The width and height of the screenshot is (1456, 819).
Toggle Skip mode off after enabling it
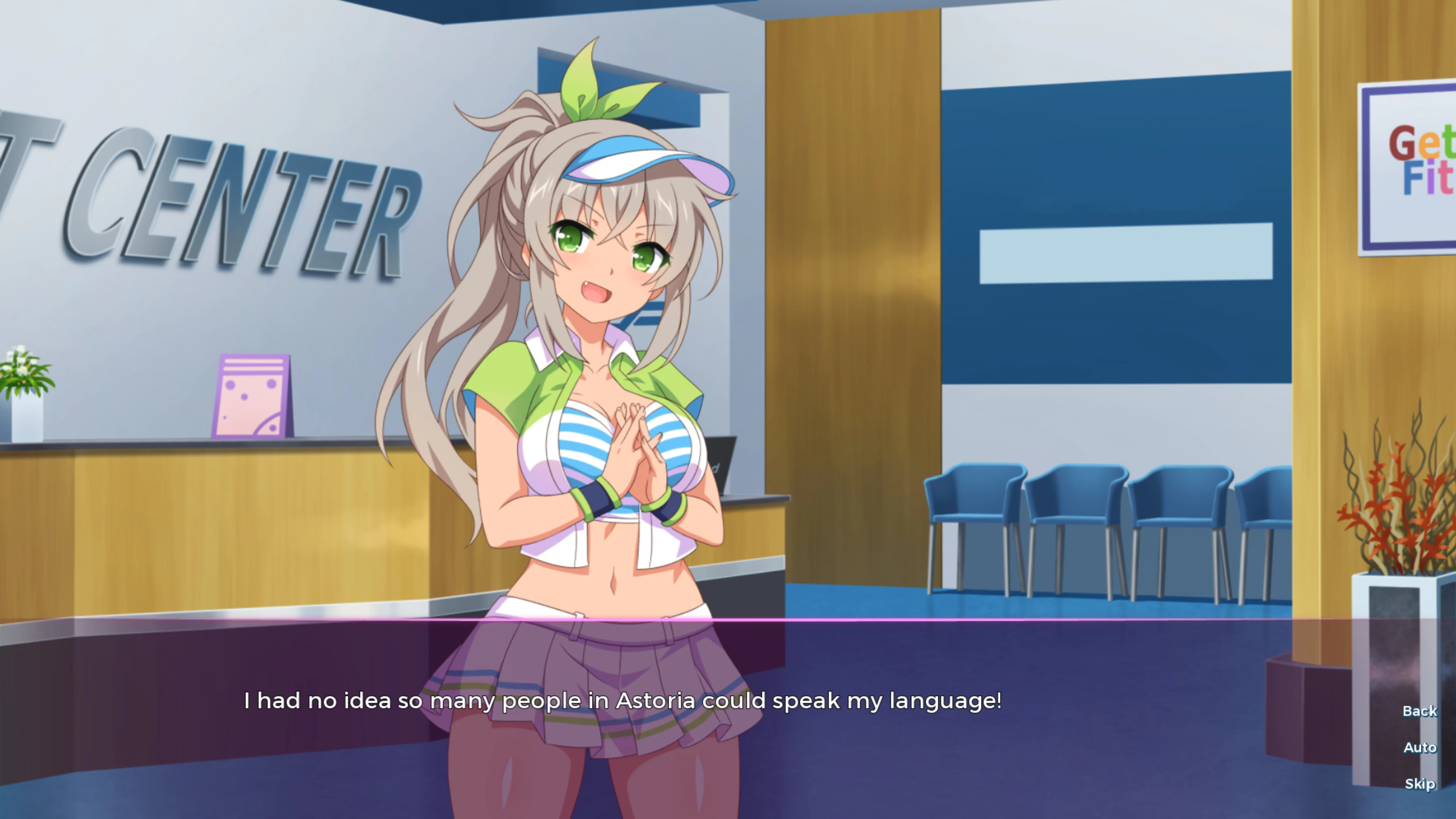point(1420,783)
